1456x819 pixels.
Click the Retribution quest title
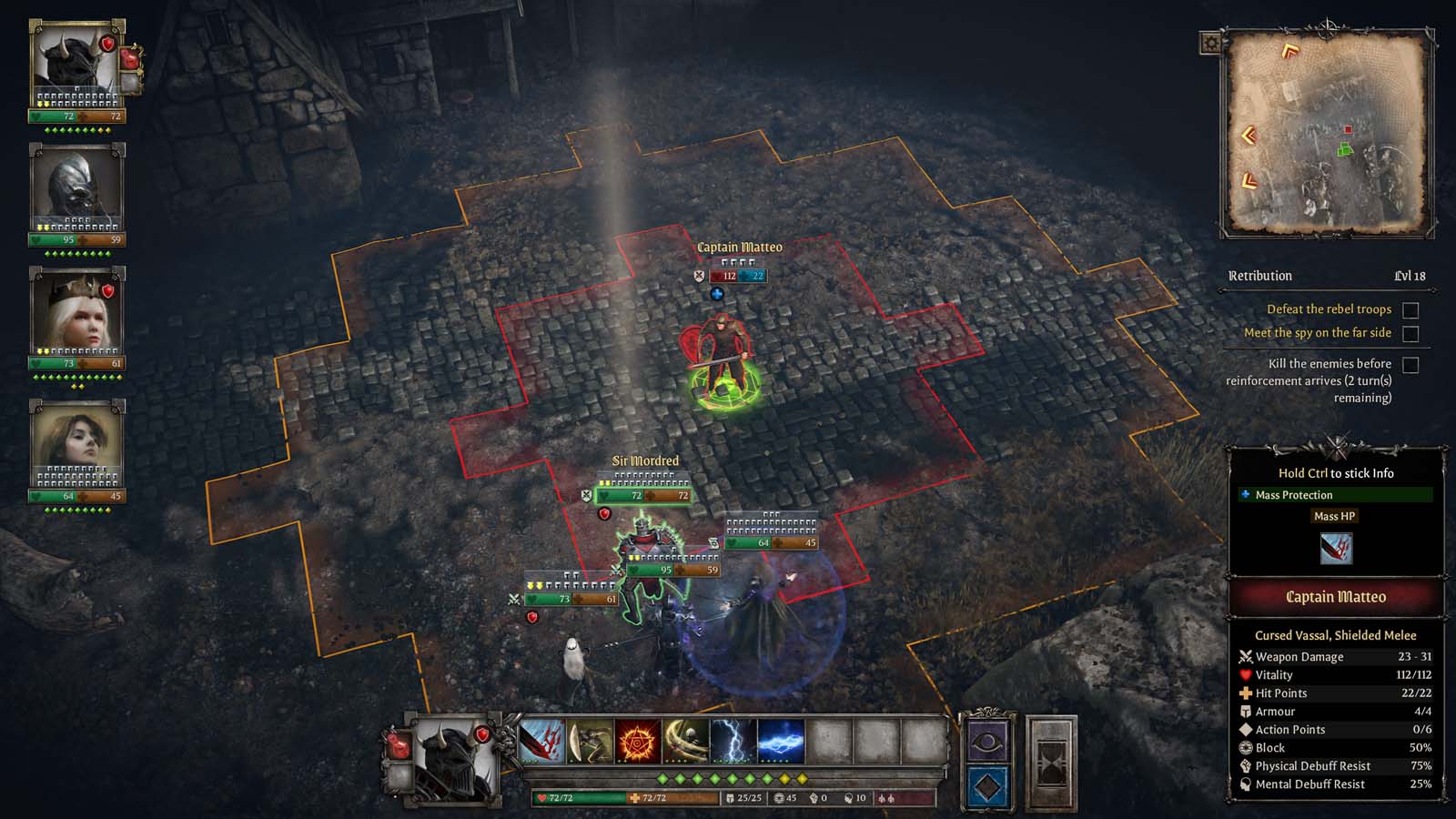(1261, 276)
